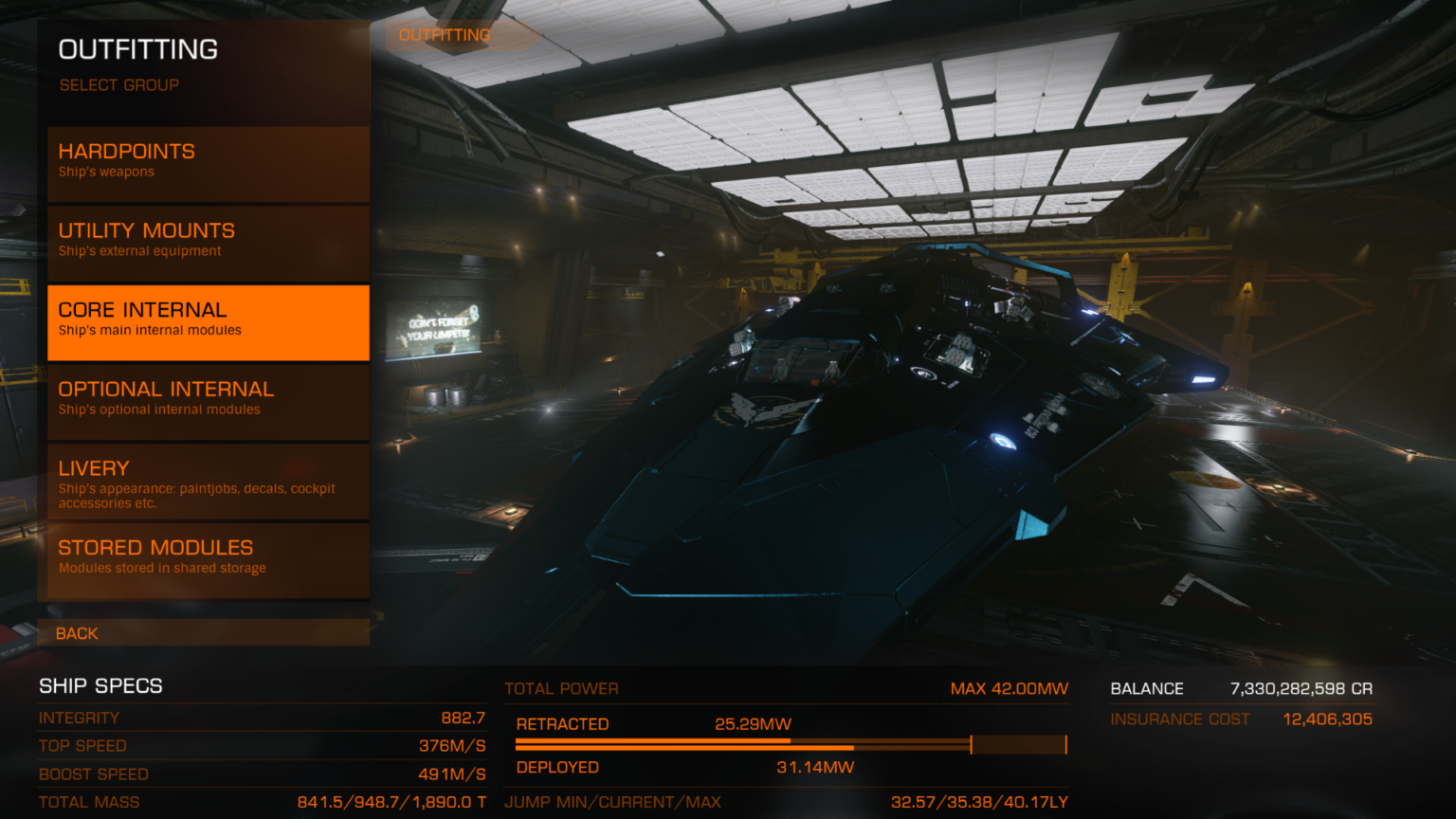1456x819 pixels.
Task: Open Optional Internal modules
Action: [x=208, y=401]
